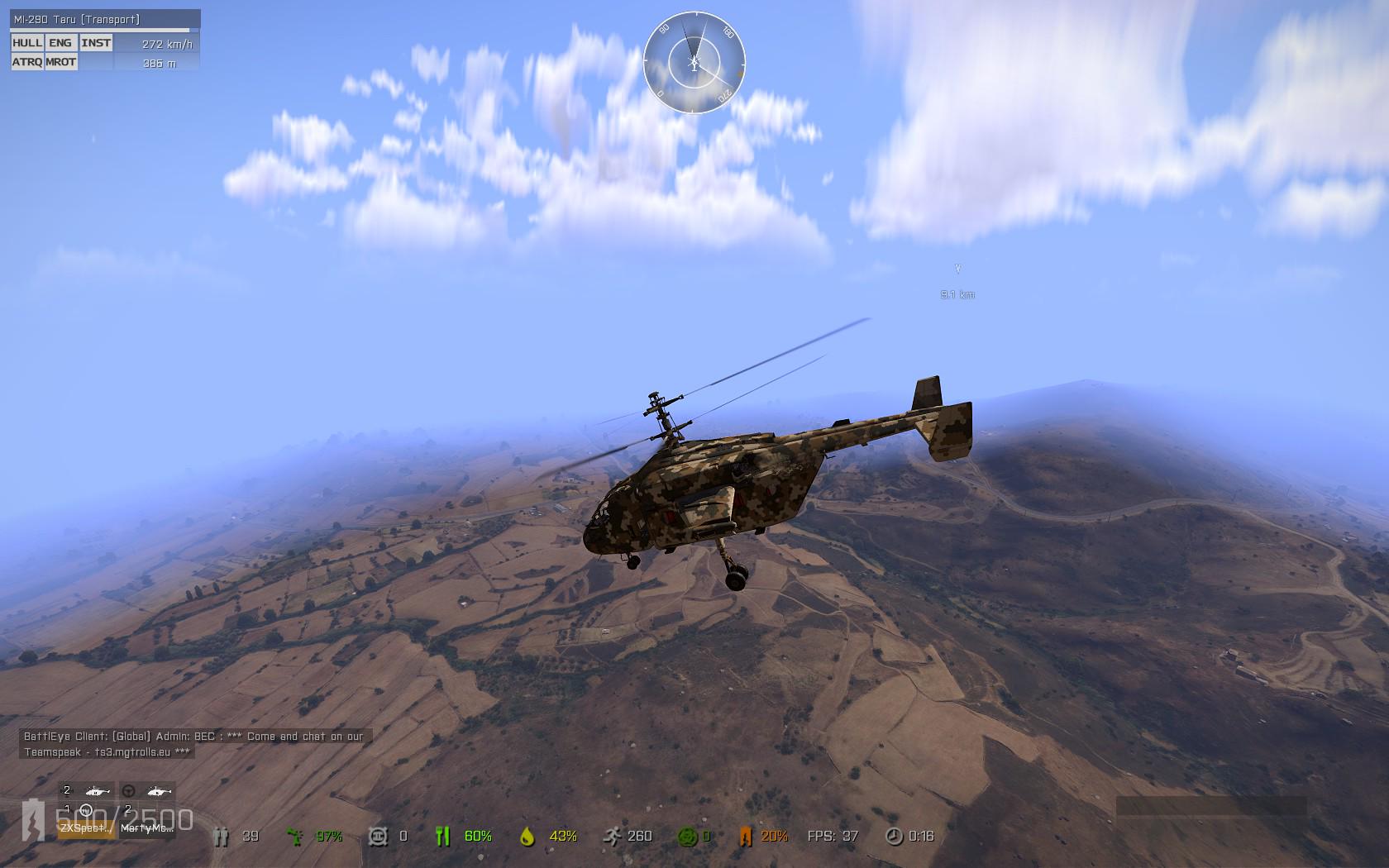Click the orange battery status icon
Screen dimensions: 1389x868
click(x=745, y=837)
